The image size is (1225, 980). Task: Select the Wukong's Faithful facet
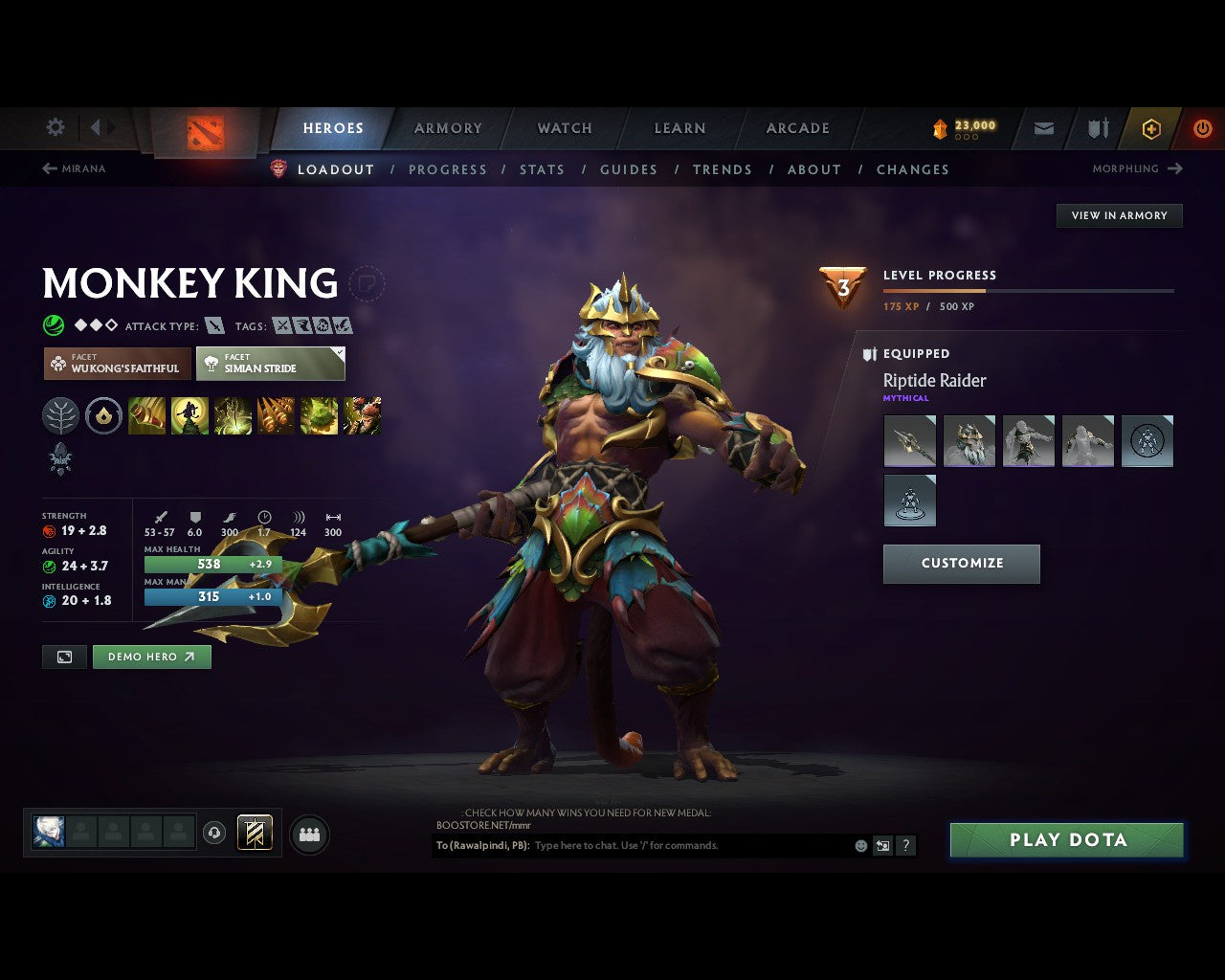coord(116,364)
